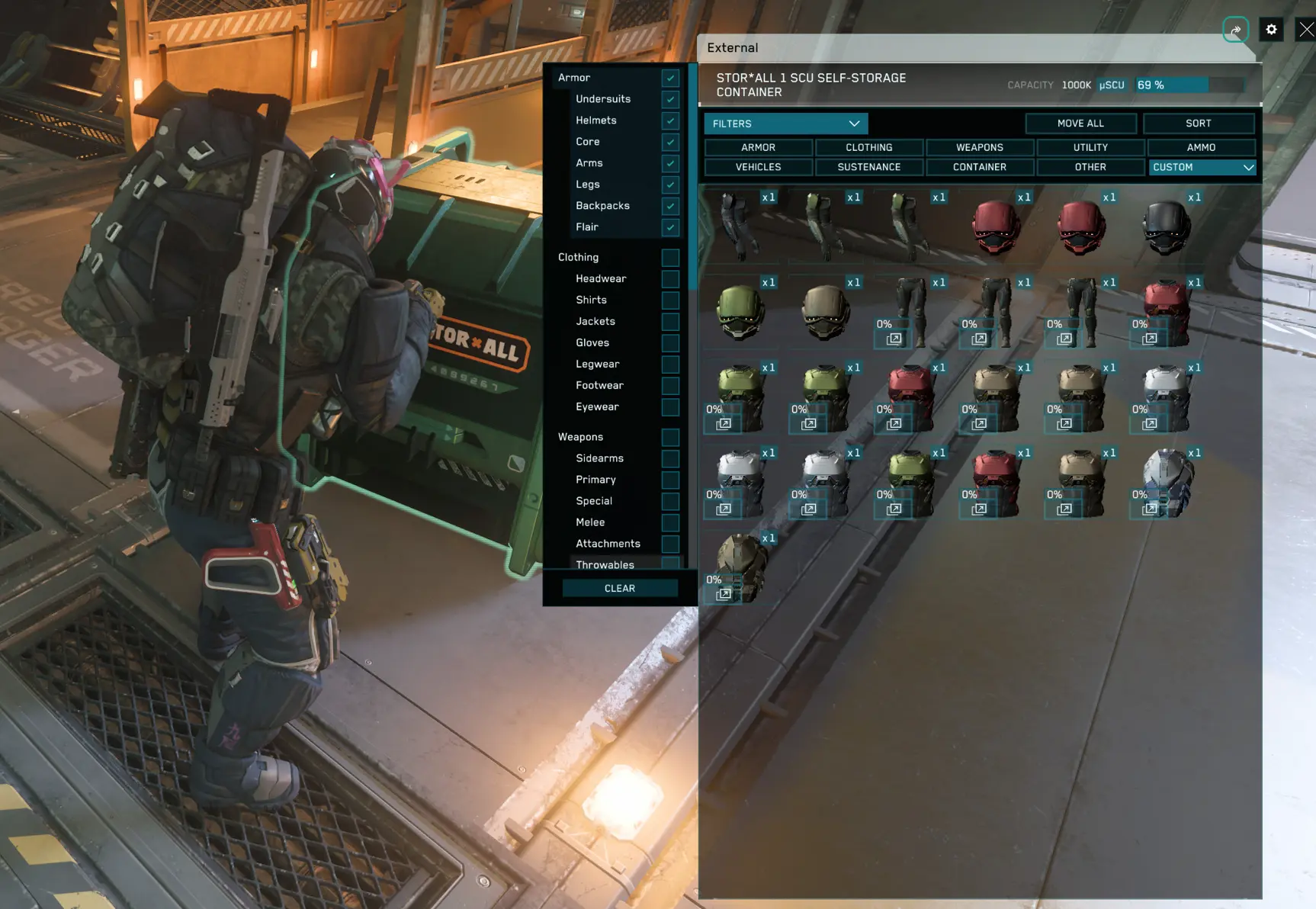Image resolution: width=1316 pixels, height=909 pixels.
Task: Toggle the Backpacks checkbox off
Action: point(670,206)
